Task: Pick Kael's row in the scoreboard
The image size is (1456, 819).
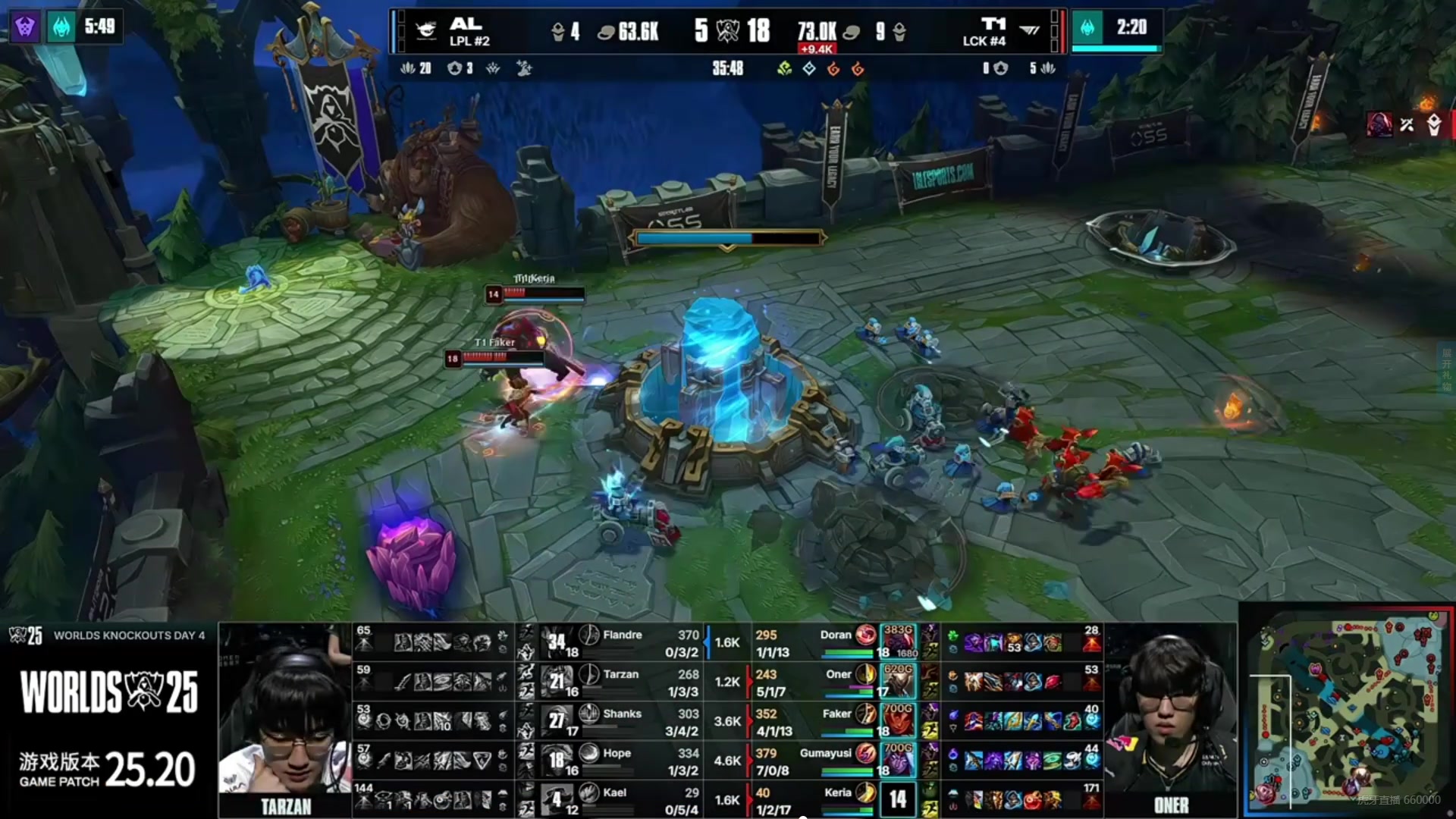Action: [614, 792]
